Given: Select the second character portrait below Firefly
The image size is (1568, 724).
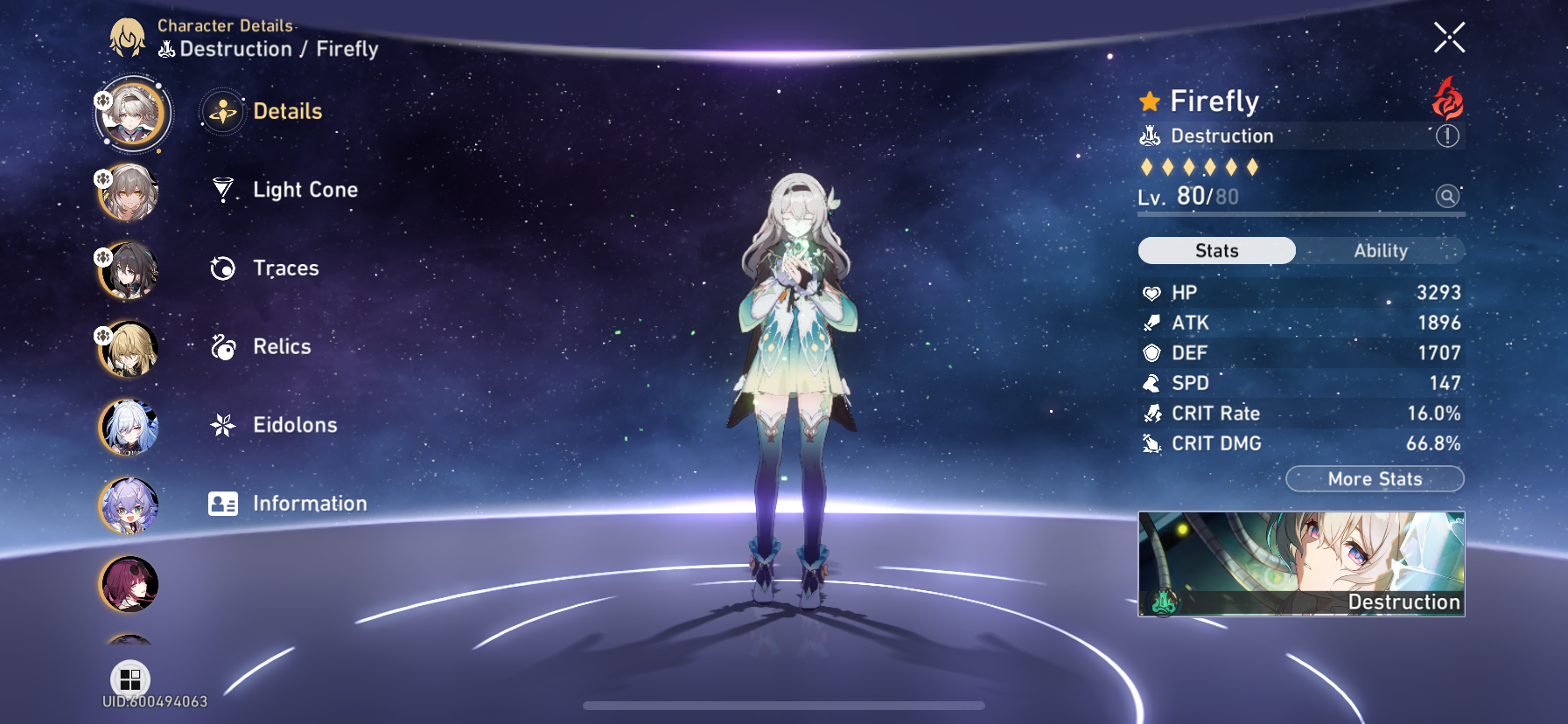Looking at the screenshot, I should click(129, 194).
